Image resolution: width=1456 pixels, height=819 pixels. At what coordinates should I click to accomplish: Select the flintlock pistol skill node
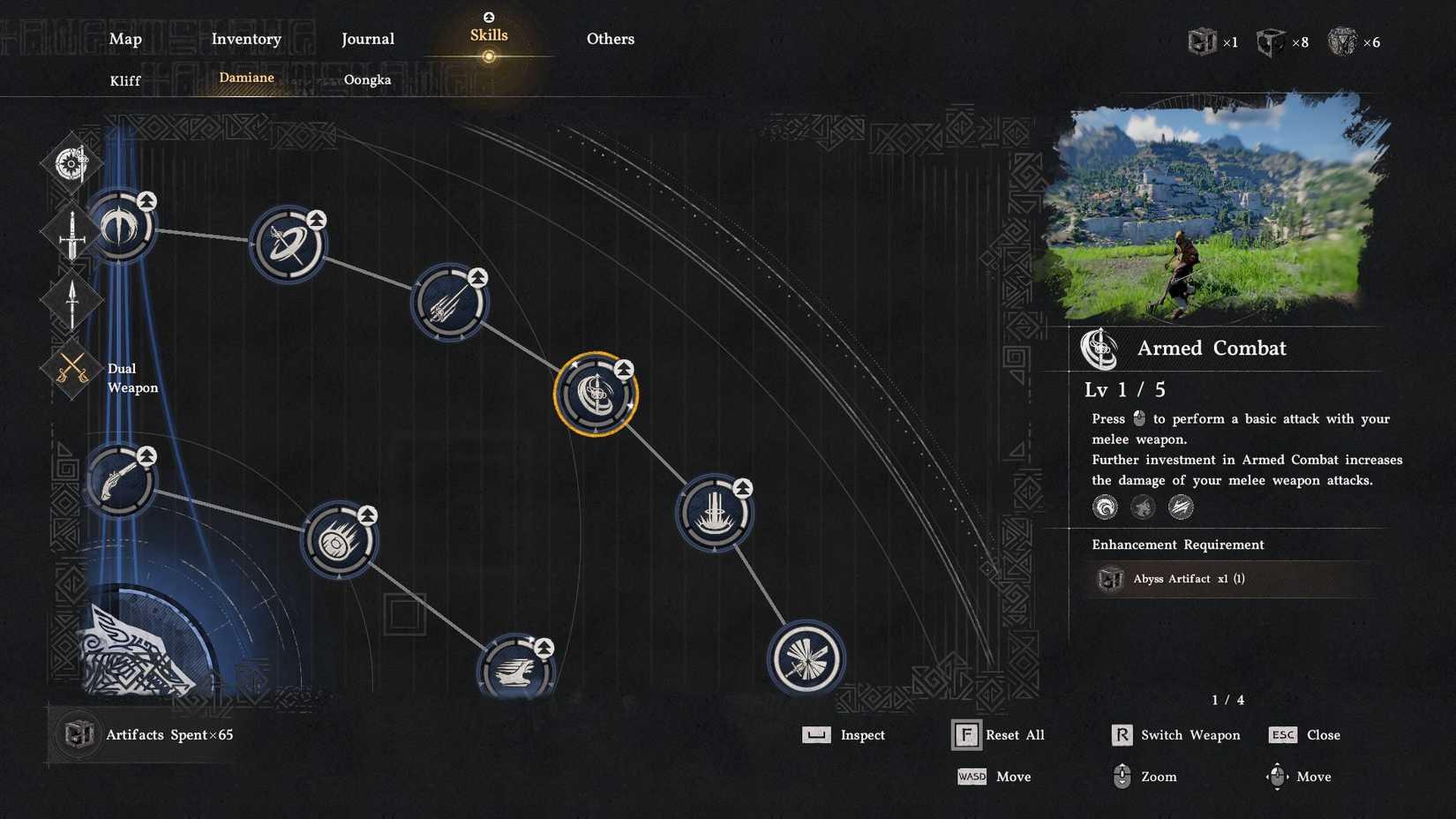coord(119,479)
